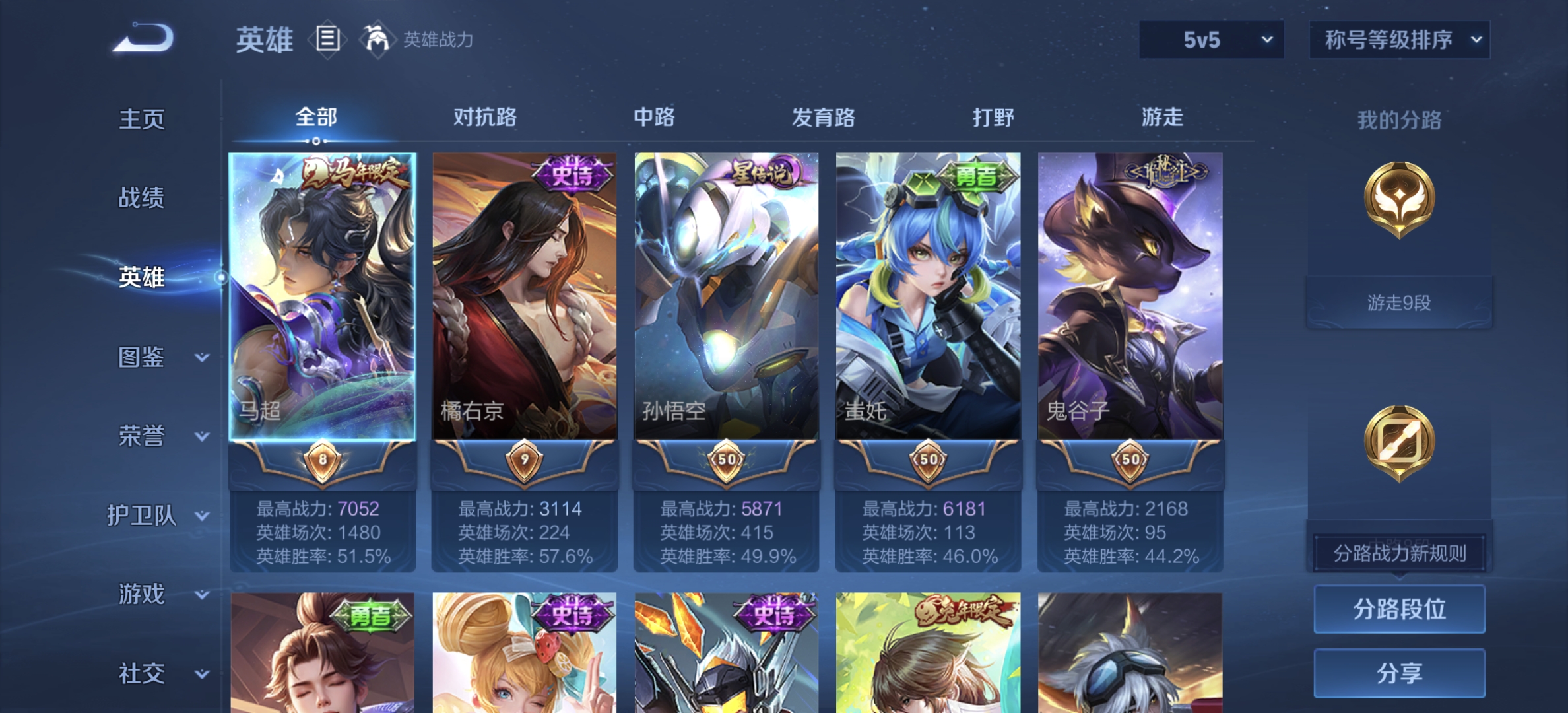Click the 分享 button

1399,672
